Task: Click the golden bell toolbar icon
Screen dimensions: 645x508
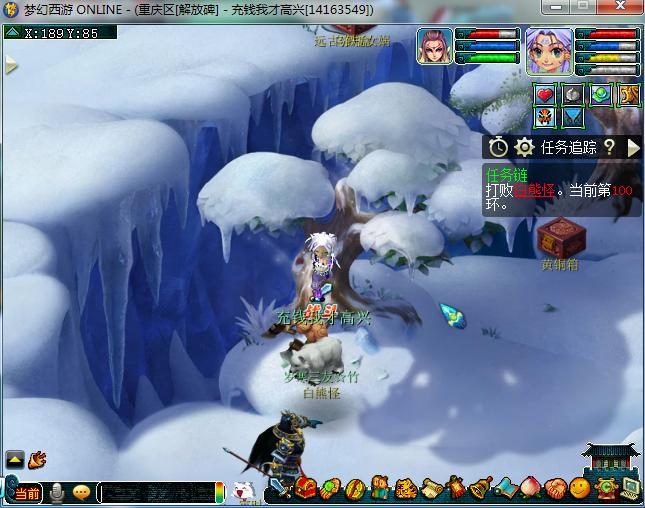Action: [481, 489]
